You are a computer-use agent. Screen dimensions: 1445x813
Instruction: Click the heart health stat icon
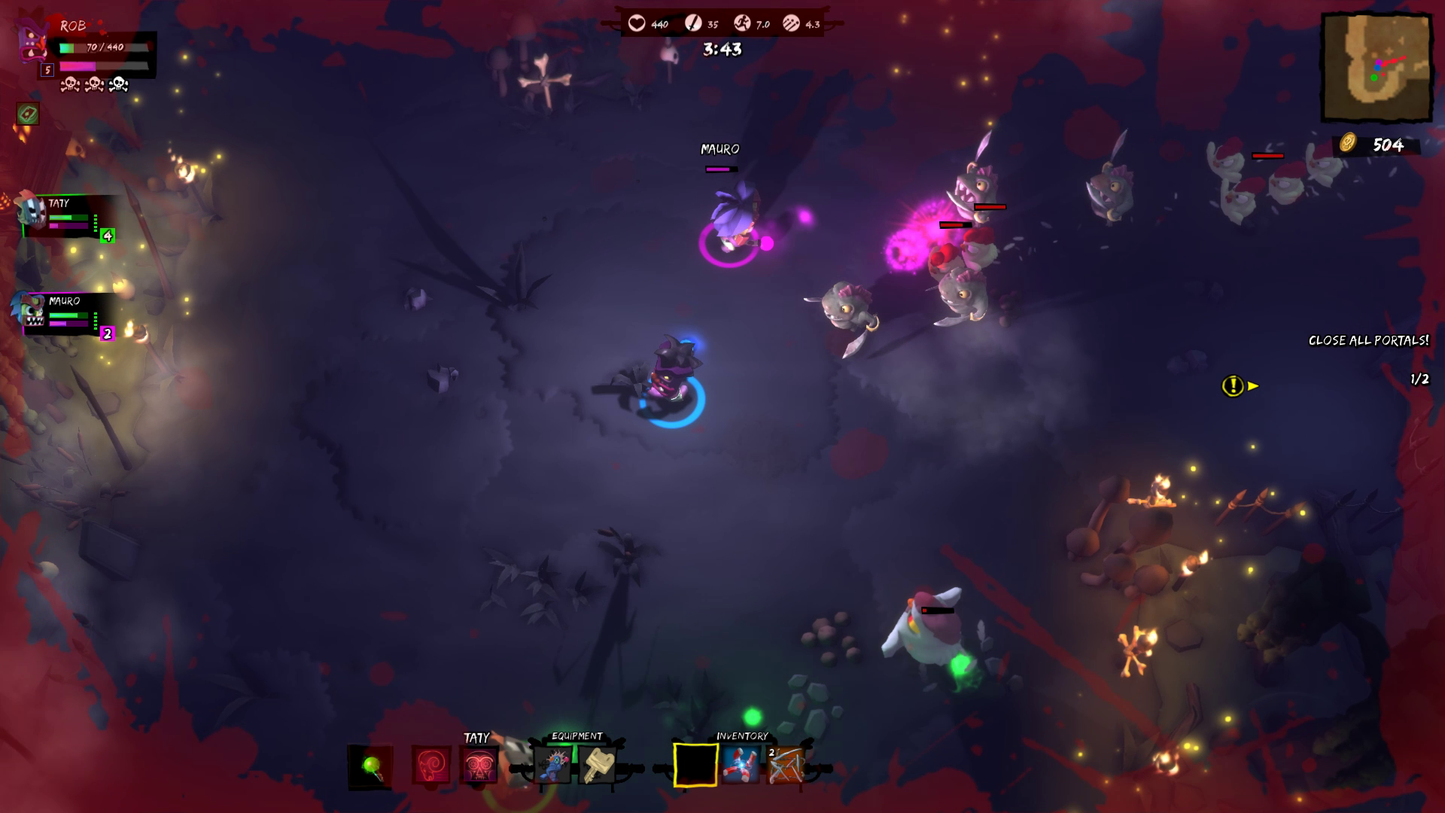[x=638, y=22]
